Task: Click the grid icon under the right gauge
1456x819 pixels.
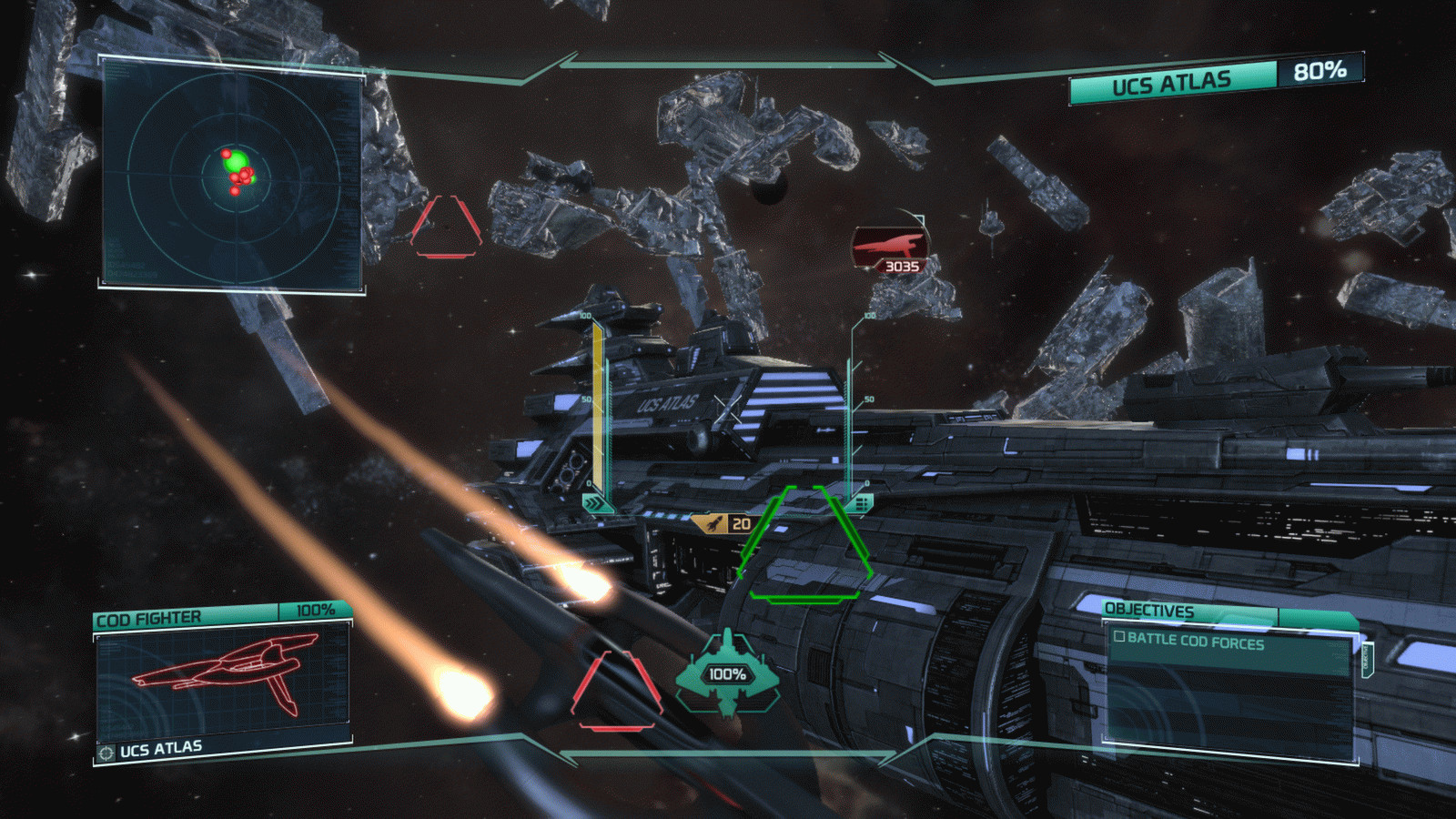Action: (860, 503)
